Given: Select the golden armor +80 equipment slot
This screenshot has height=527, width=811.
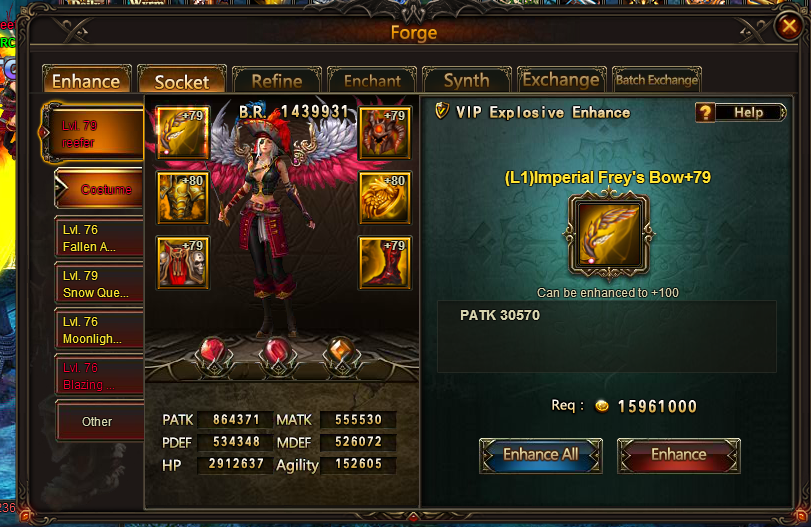Looking at the screenshot, I should [183, 197].
